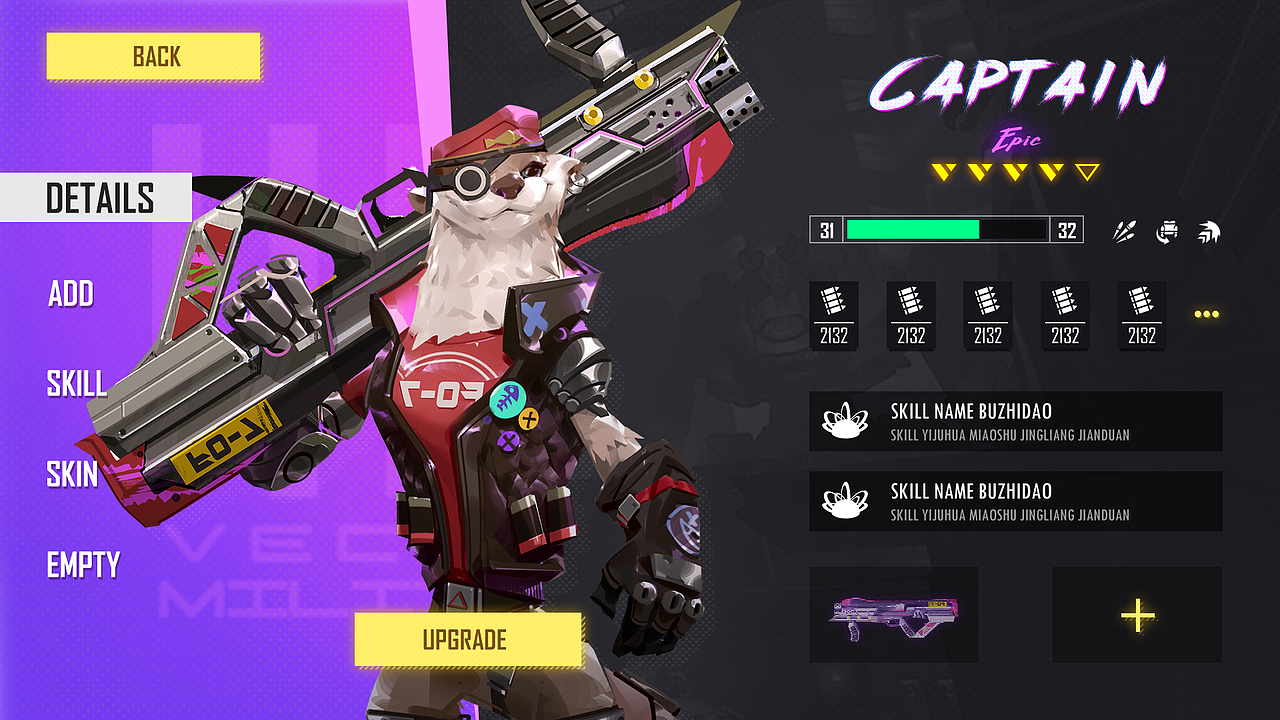The width and height of the screenshot is (1280, 720).
Task: Open the equipped purple rifle weapon slot
Action: [x=894, y=614]
